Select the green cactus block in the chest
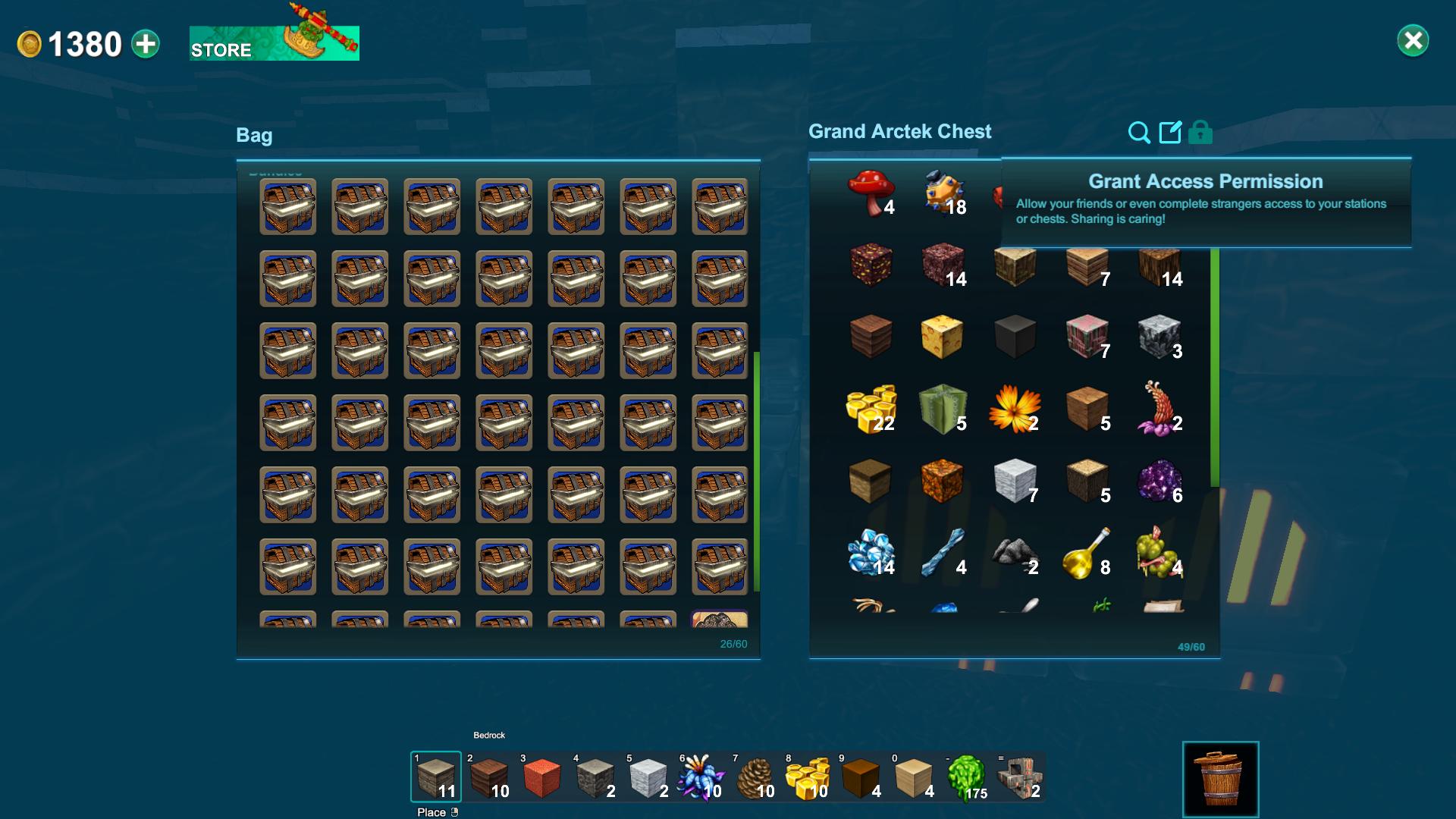The image size is (1456, 819). click(943, 410)
